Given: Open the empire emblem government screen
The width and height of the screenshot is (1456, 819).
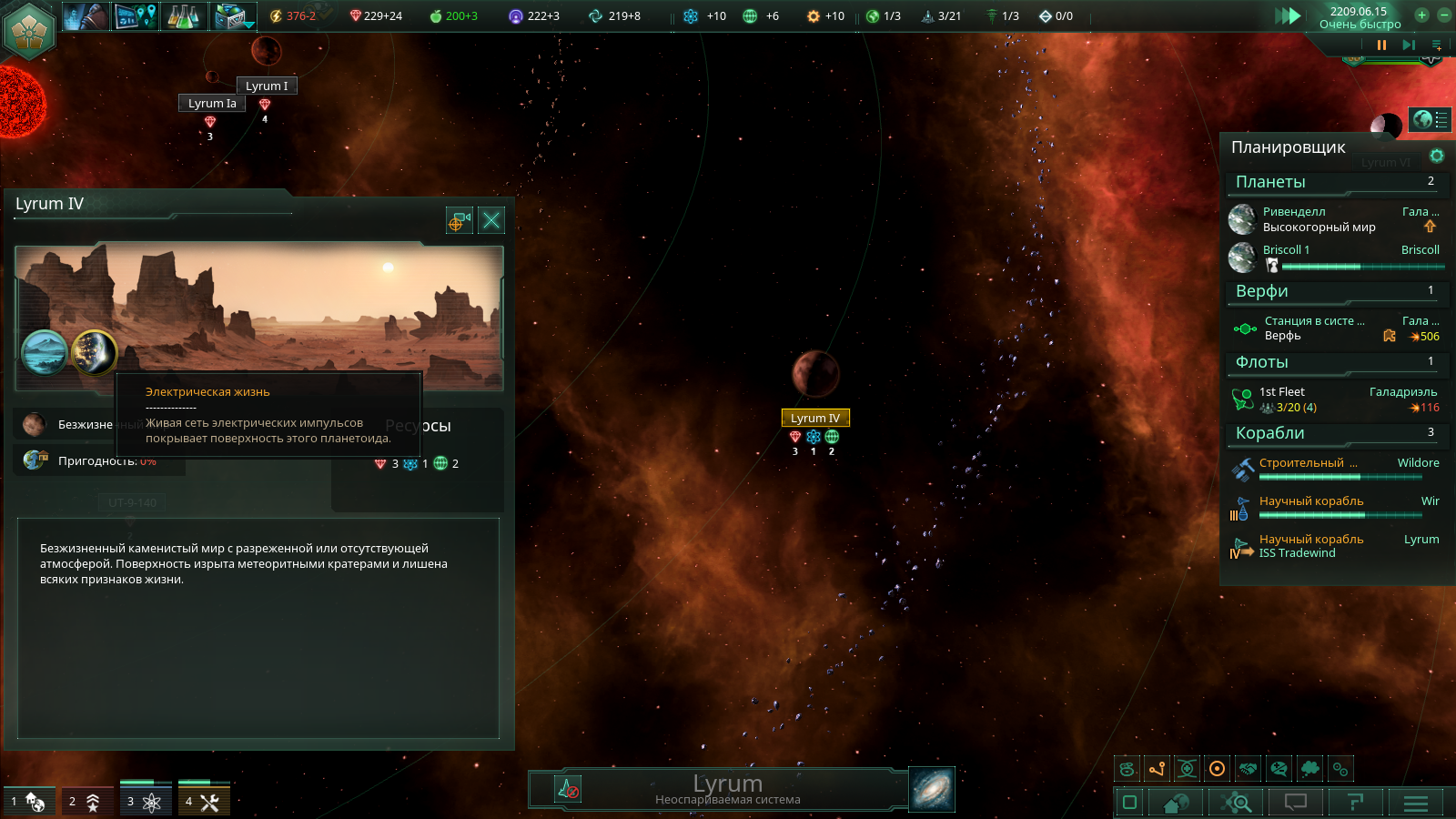Looking at the screenshot, I should 29,29.
